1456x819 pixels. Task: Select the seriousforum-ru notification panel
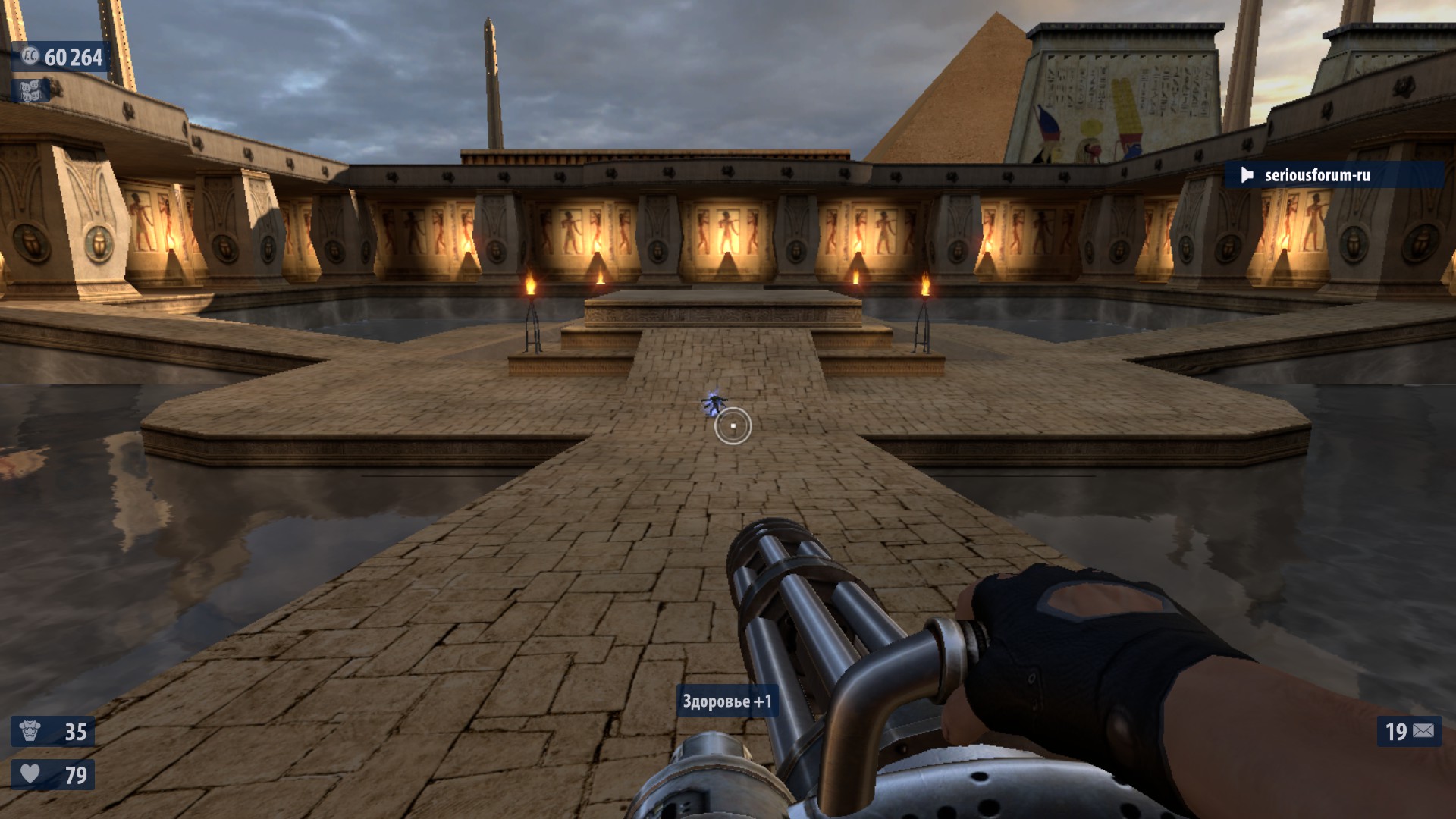[x=1333, y=175]
